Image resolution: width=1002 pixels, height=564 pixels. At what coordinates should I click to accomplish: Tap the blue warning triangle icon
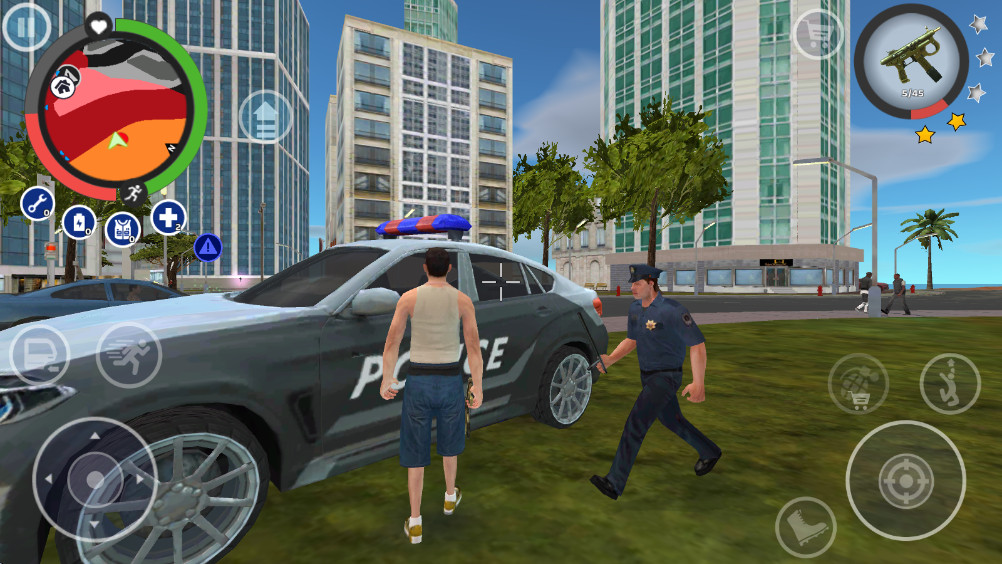tap(207, 247)
